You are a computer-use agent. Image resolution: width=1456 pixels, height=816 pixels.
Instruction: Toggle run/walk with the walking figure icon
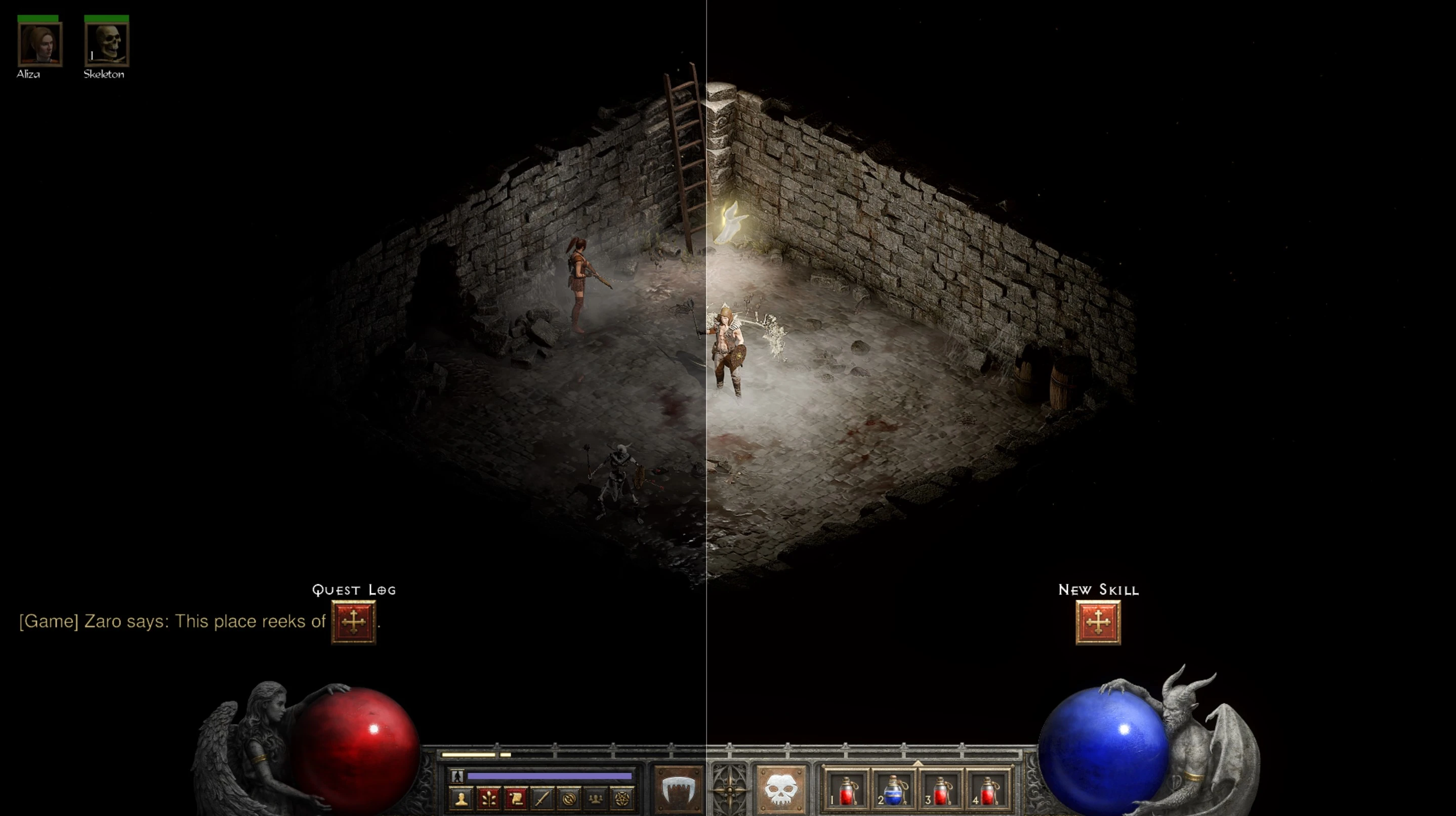click(458, 777)
